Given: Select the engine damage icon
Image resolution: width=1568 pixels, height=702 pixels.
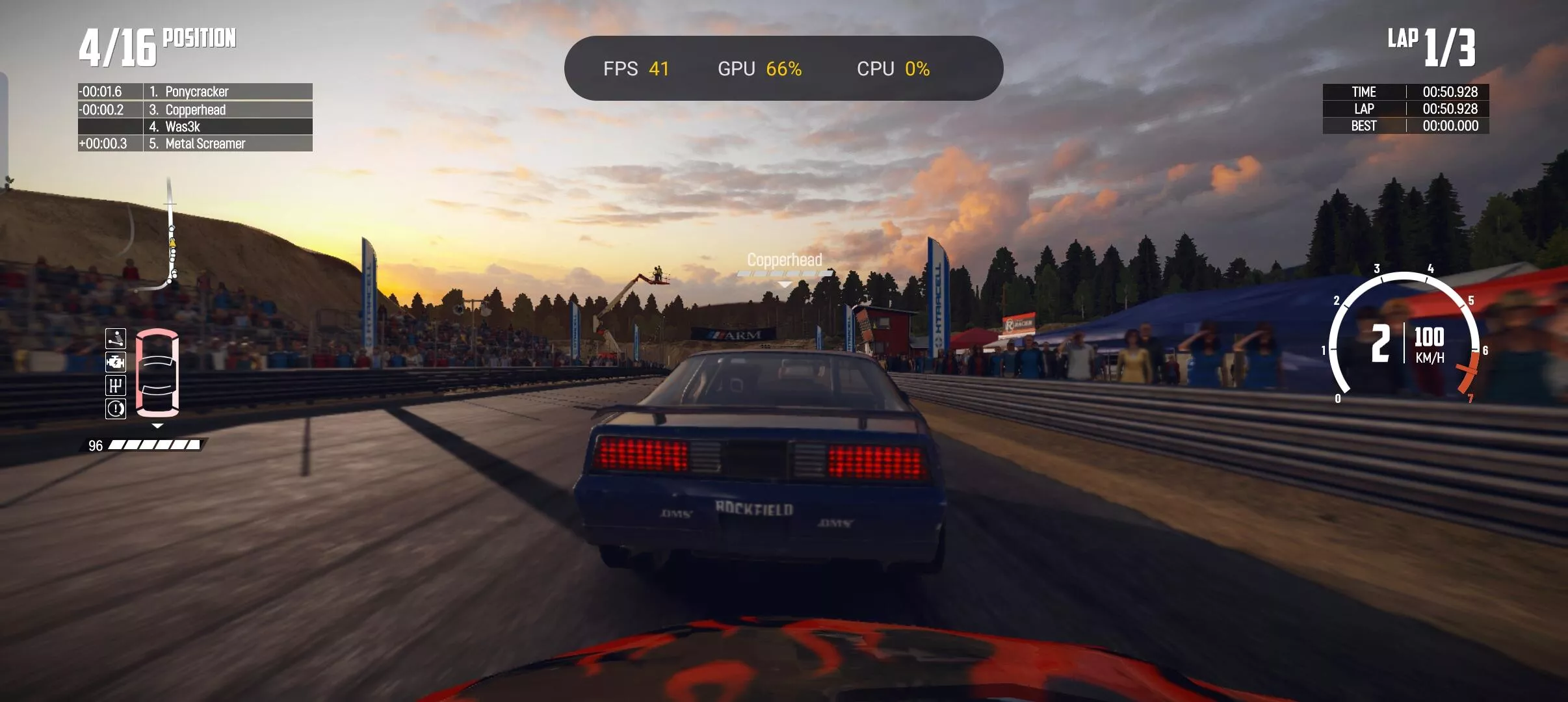Looking at the screenshot, I should pyautogui.click(x=116, y=362).
